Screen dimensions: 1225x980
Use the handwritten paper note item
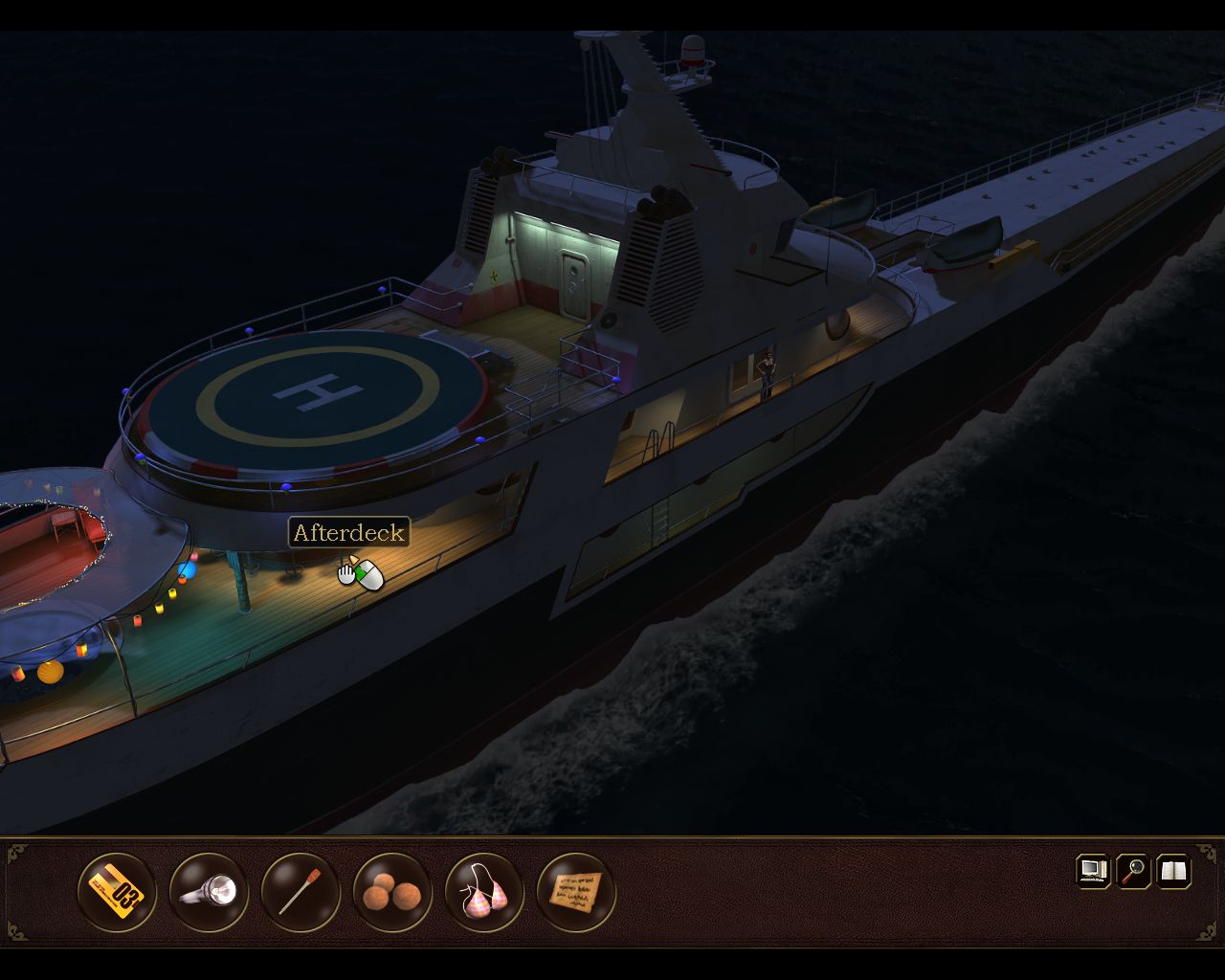click(x=576, y=892)
